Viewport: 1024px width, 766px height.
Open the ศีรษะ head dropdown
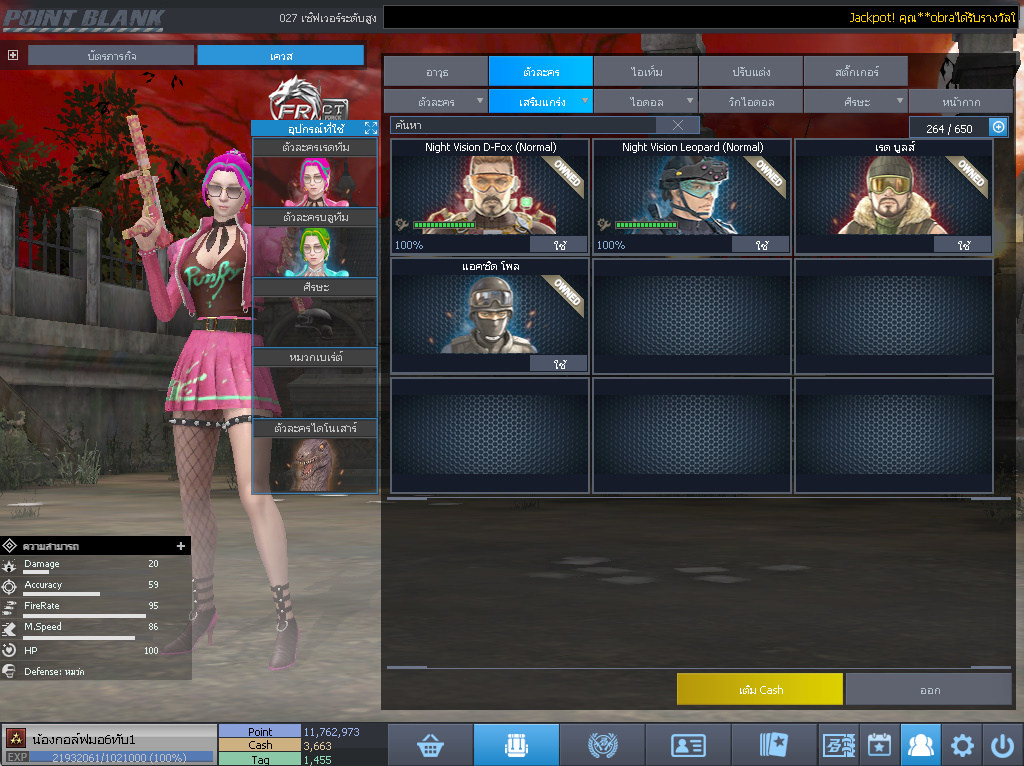tap(855, 102)
